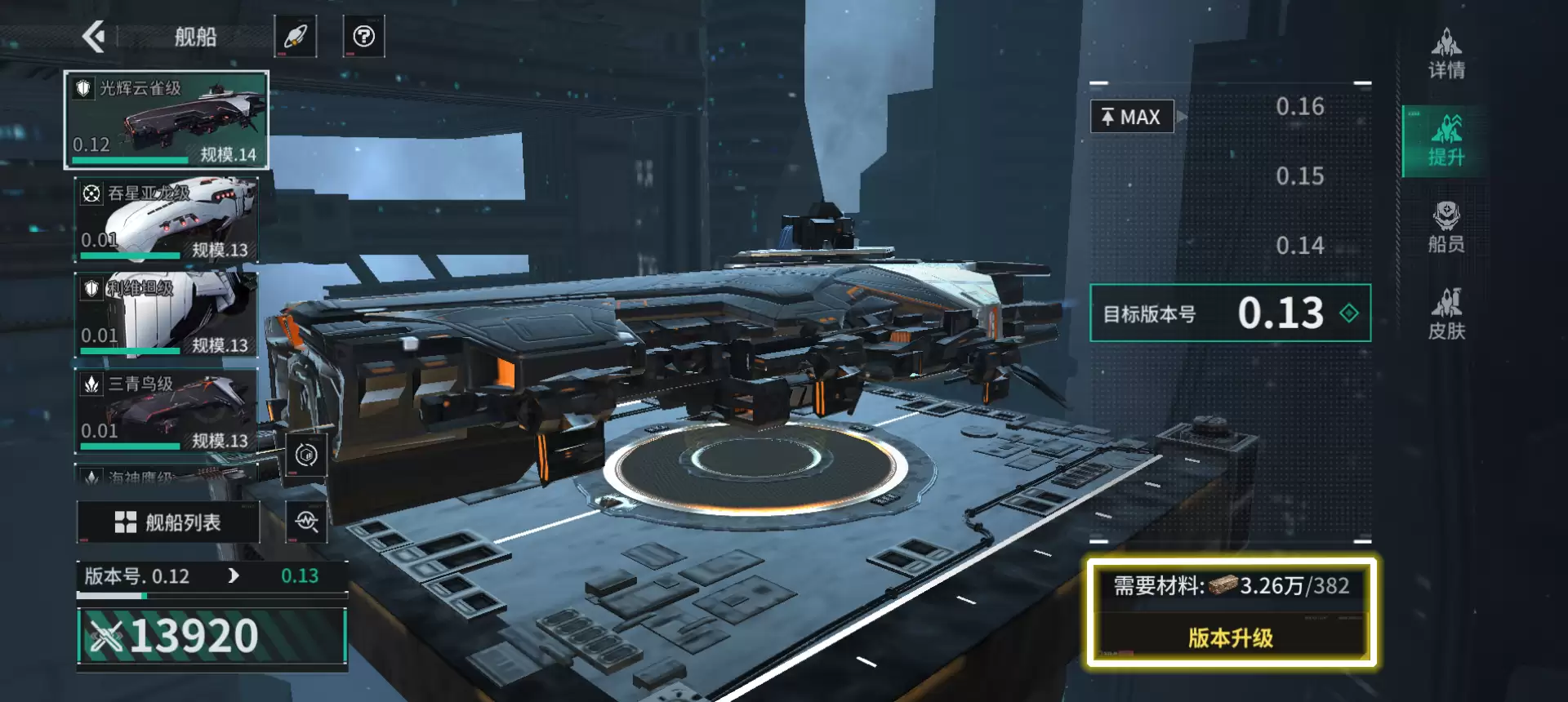The width and height of the screenshot is (1568, 702).
Task: Open the rocket icon next to 舰船
Action: (x=295, y=36)
